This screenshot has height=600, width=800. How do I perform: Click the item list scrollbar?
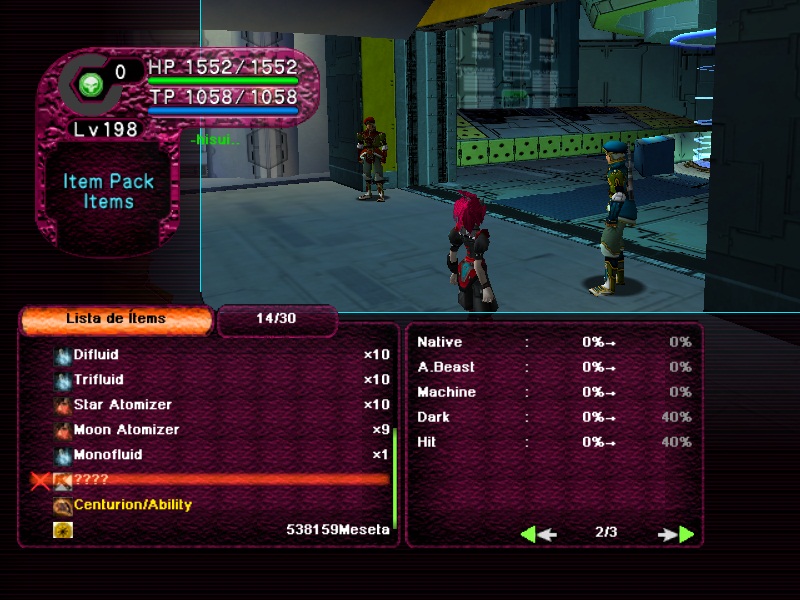(x=395, y=478)
